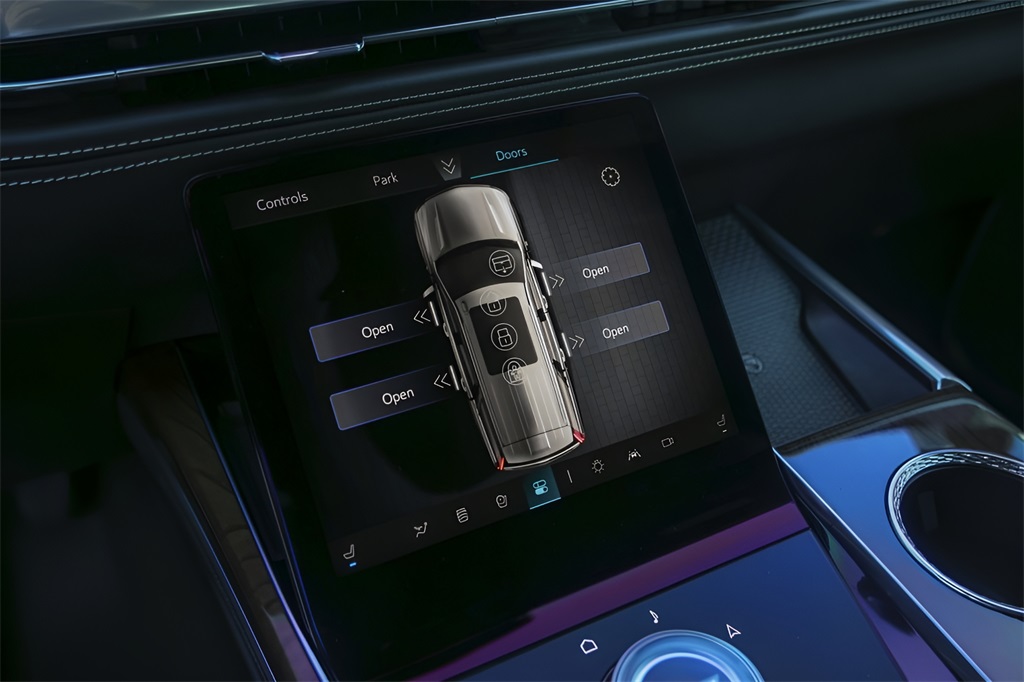The width and height of the screenshot is (1024, 682).
Task: Switch to the Park tab
Action: pos(385,179)
